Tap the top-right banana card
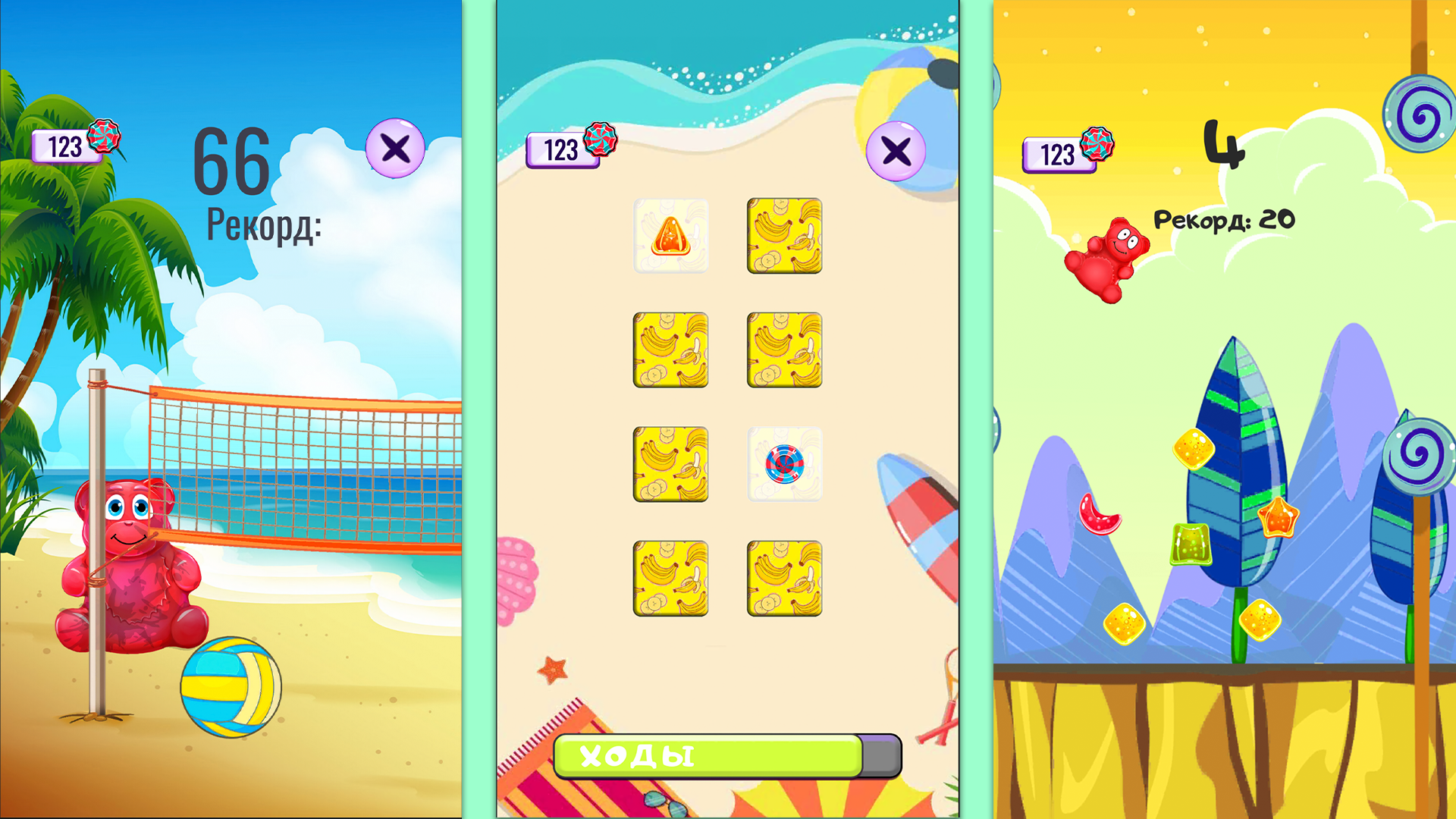Screen dimensions: 1456x819 point(785,237)
